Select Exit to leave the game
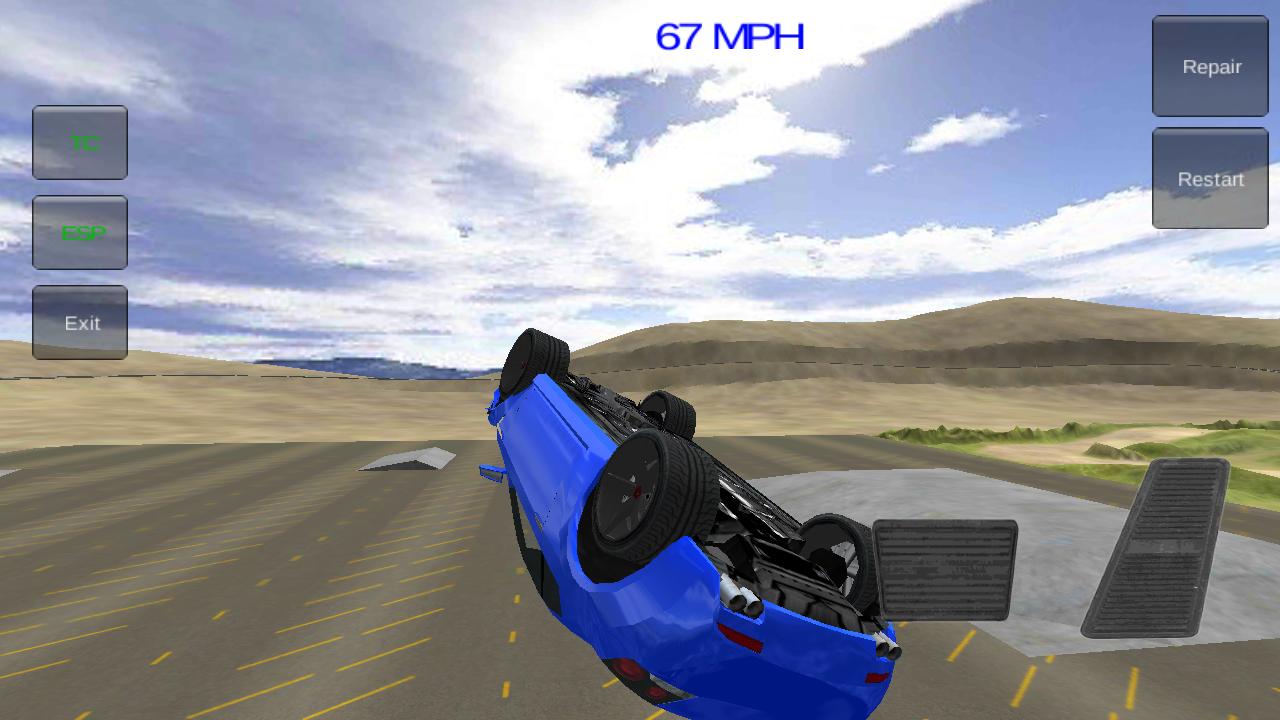This screenshot has height=720, width=1280. (x=79, y=322)
